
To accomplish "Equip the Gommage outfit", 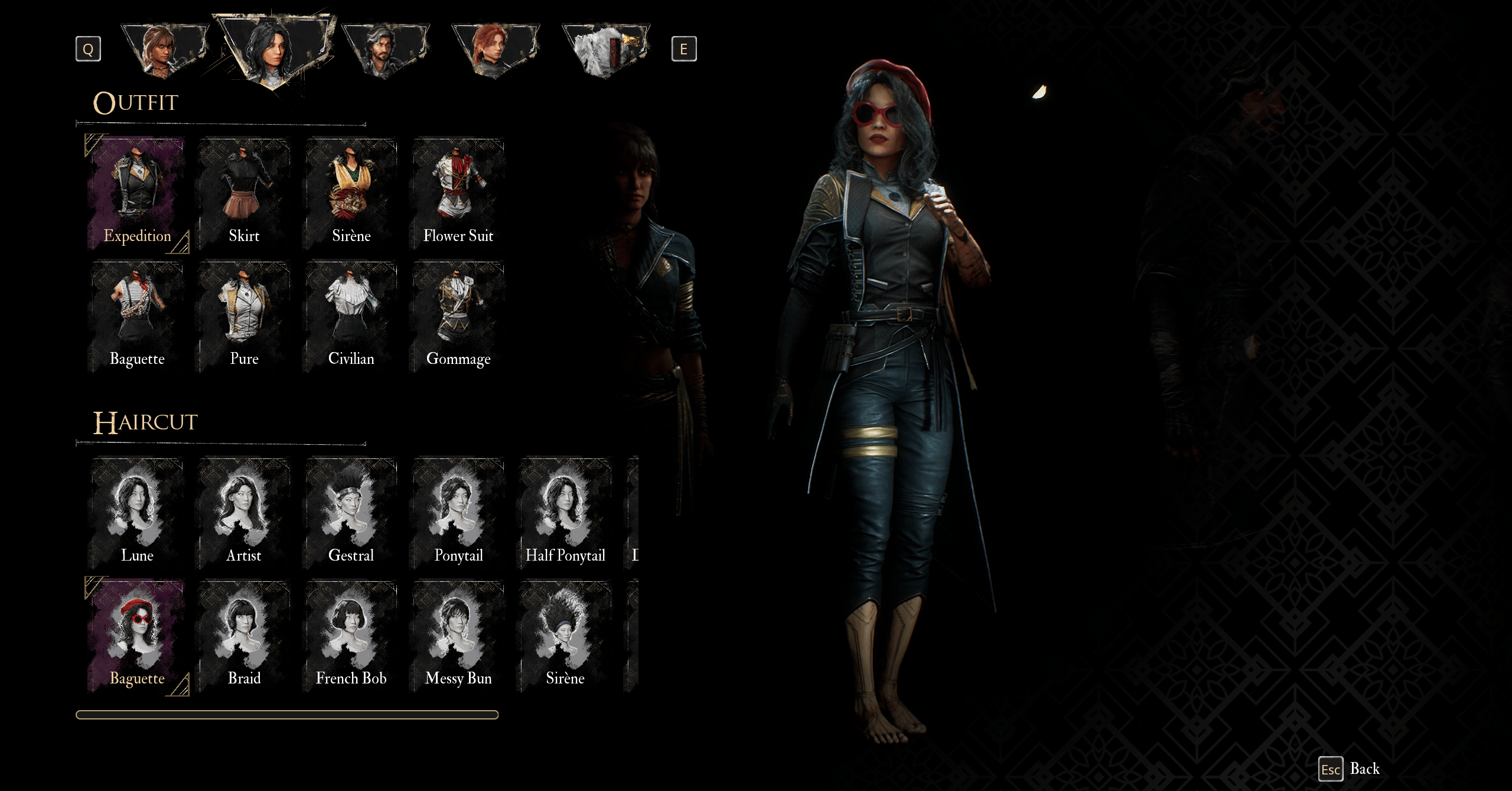I will (458, 316).
